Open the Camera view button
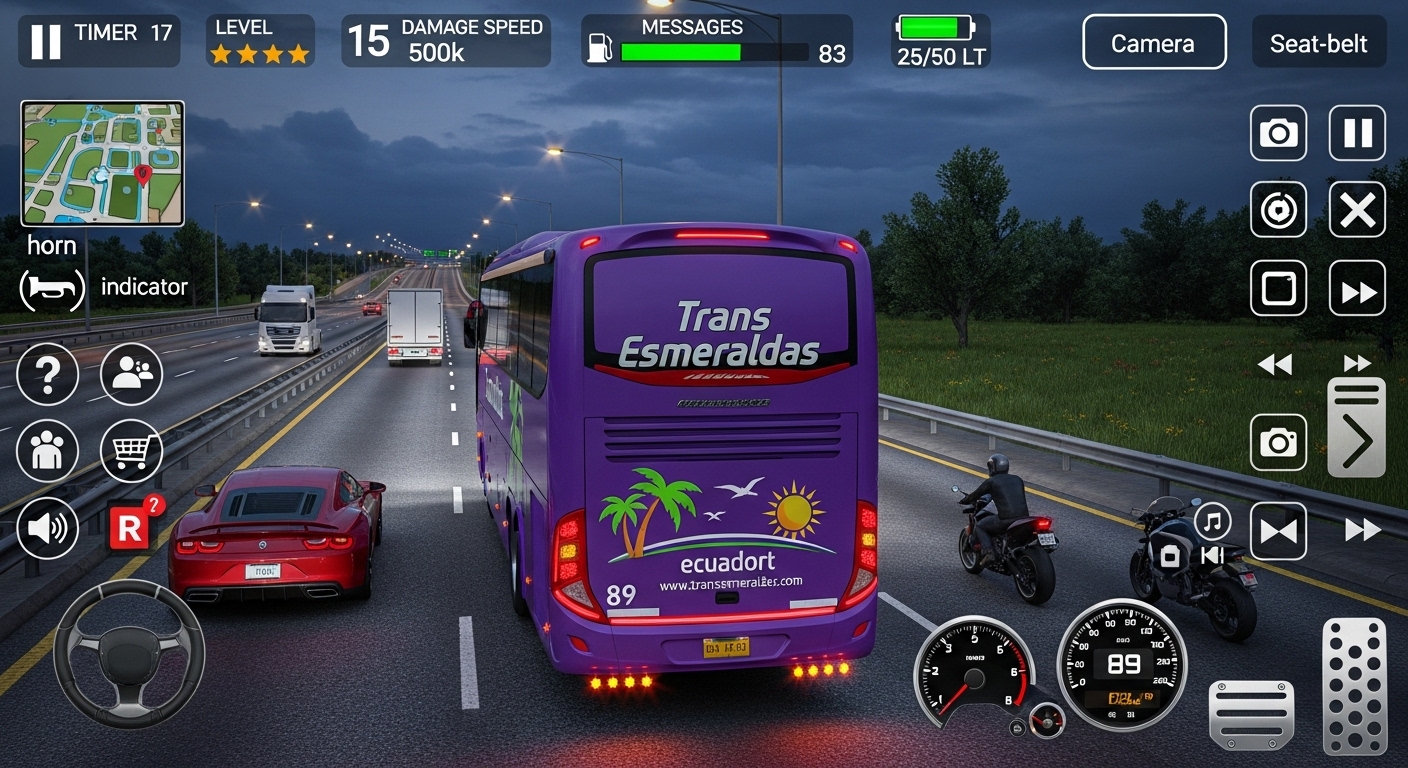The height and width of the screenshot is (768, 1408). 1154,43
